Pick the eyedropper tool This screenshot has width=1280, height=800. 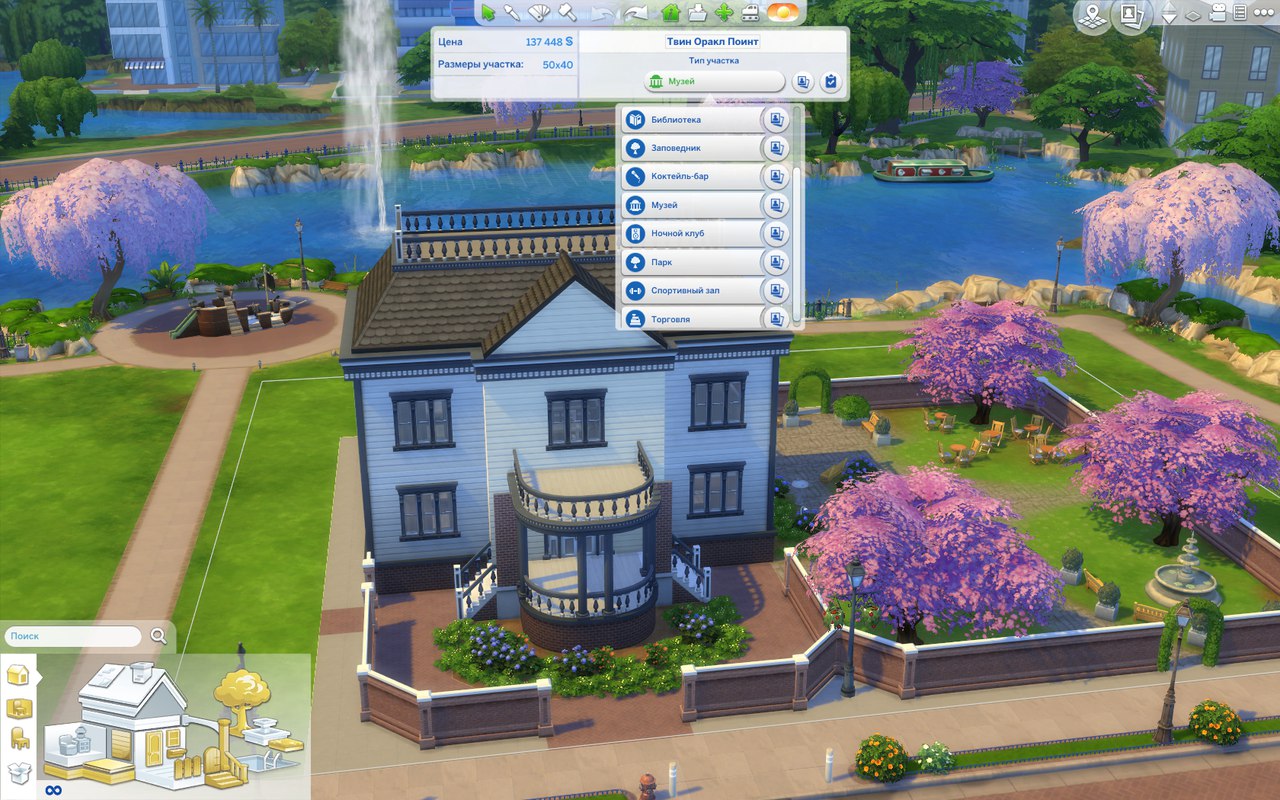click(x=513, y=12)
